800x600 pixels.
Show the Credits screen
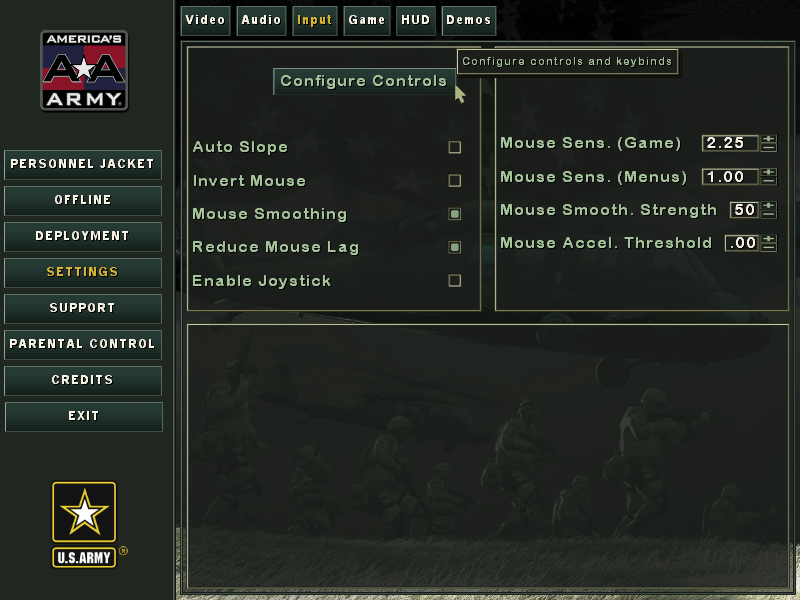pyautogui.click(x=83, y=380)
